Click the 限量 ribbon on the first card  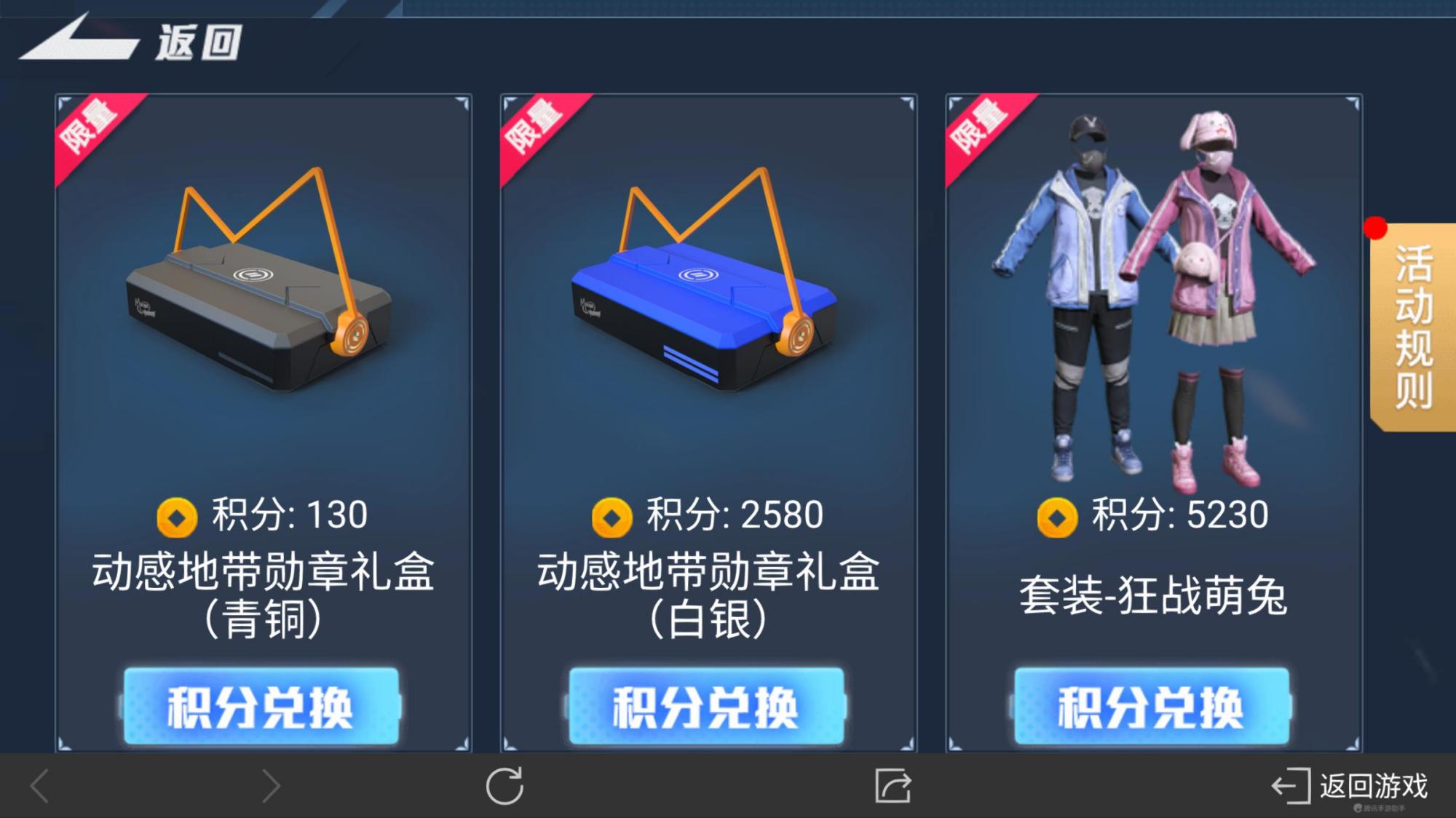pyautogui.click(x=91, y=127)
